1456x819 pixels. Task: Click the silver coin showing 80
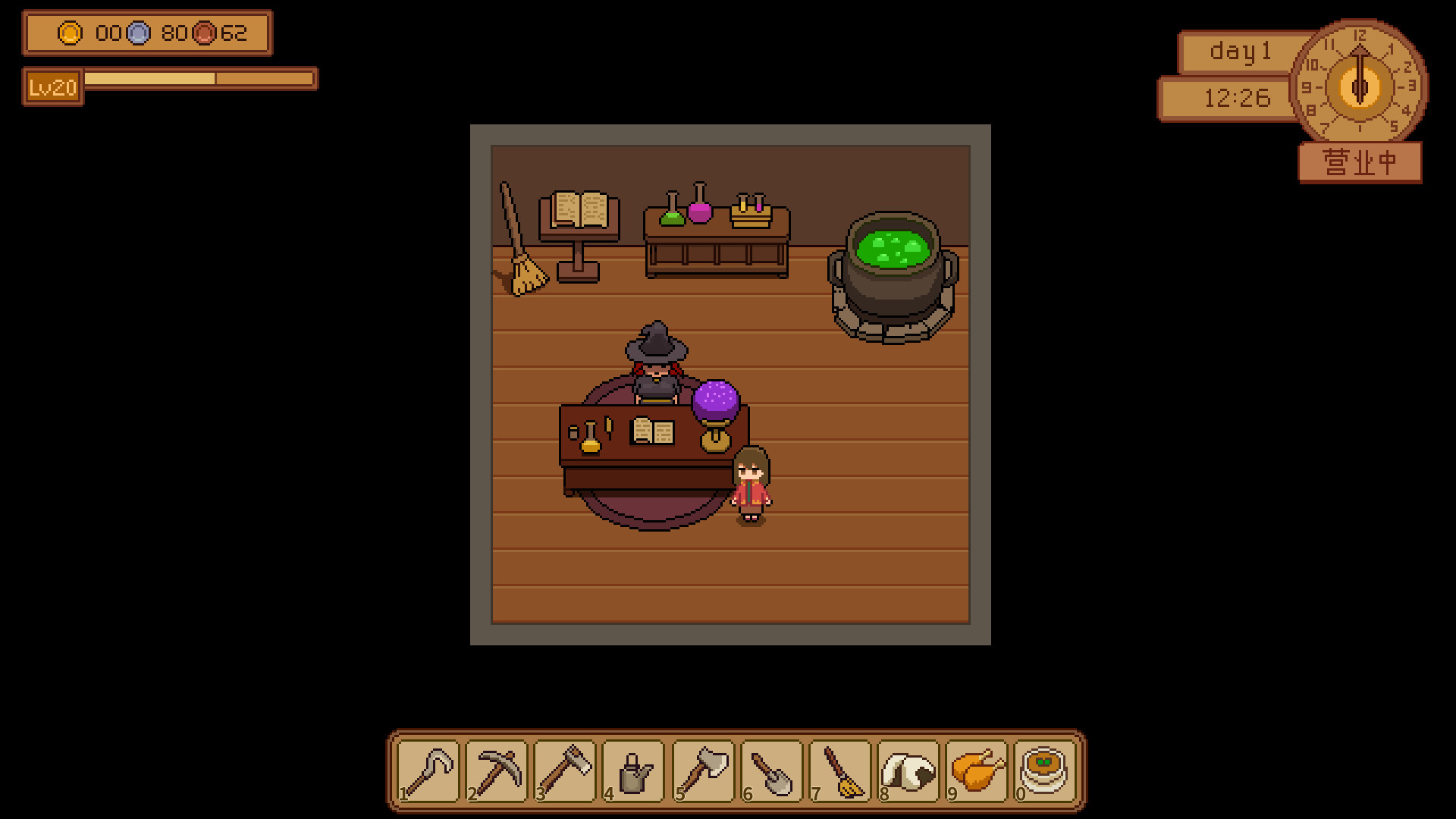[136, 33]
